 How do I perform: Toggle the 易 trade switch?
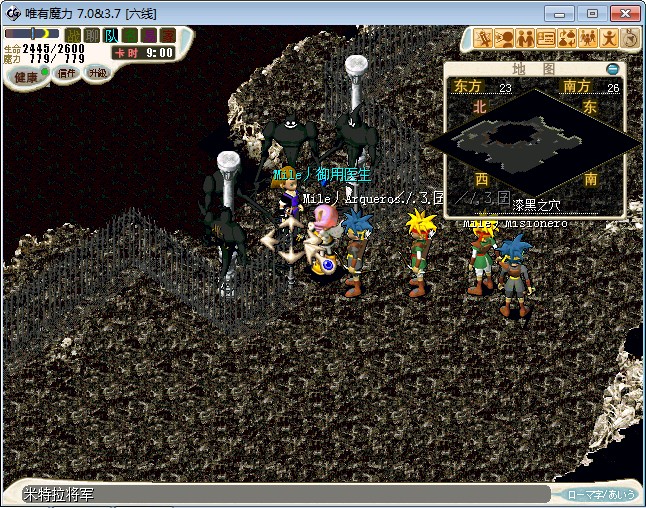[148, 35]
